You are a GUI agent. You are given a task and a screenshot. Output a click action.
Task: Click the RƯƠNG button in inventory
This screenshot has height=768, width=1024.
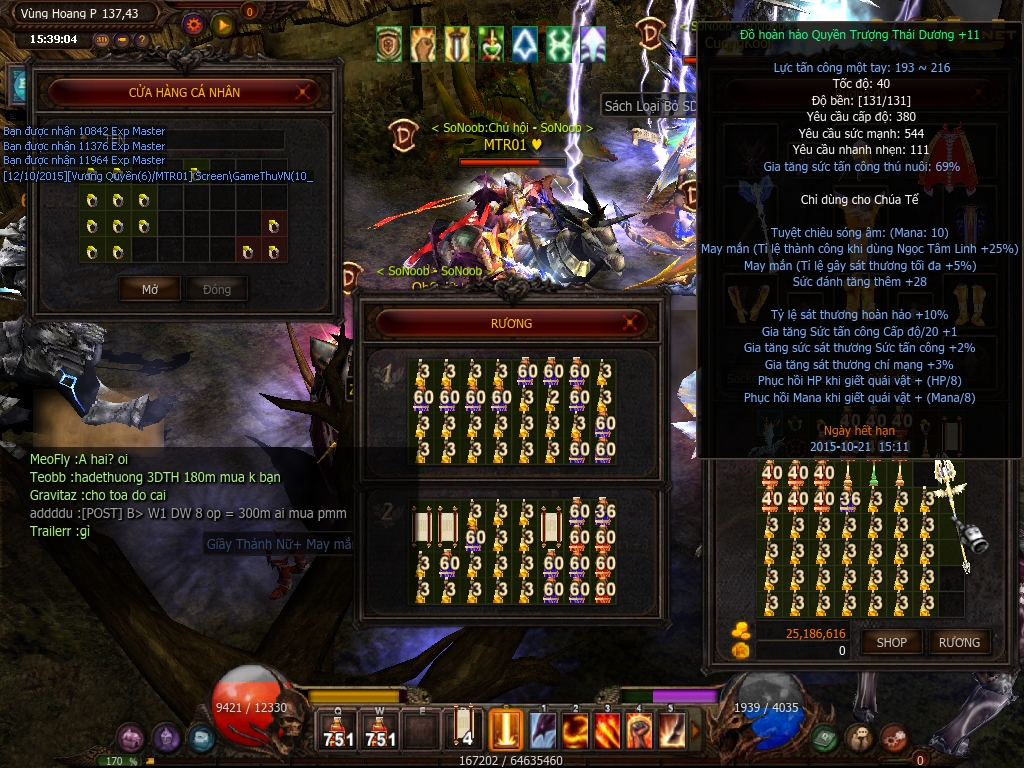tap(959, 642)
